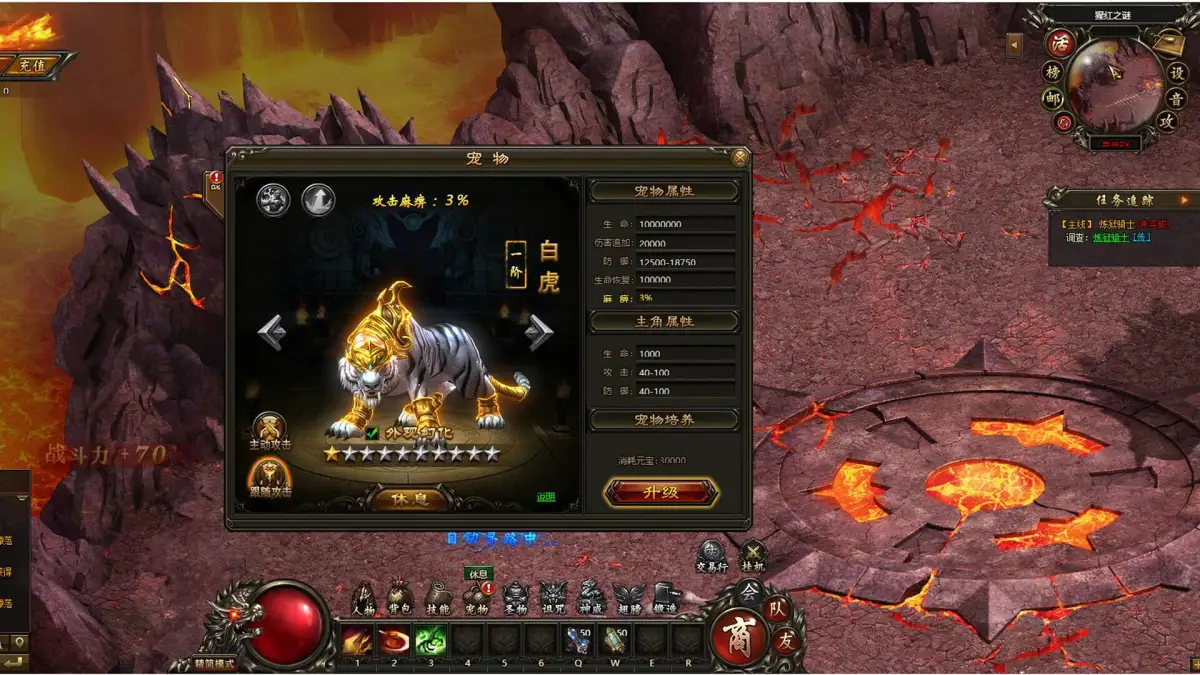Toggle the 外观幻化 appearance checkbox

[x=372, y=433]
